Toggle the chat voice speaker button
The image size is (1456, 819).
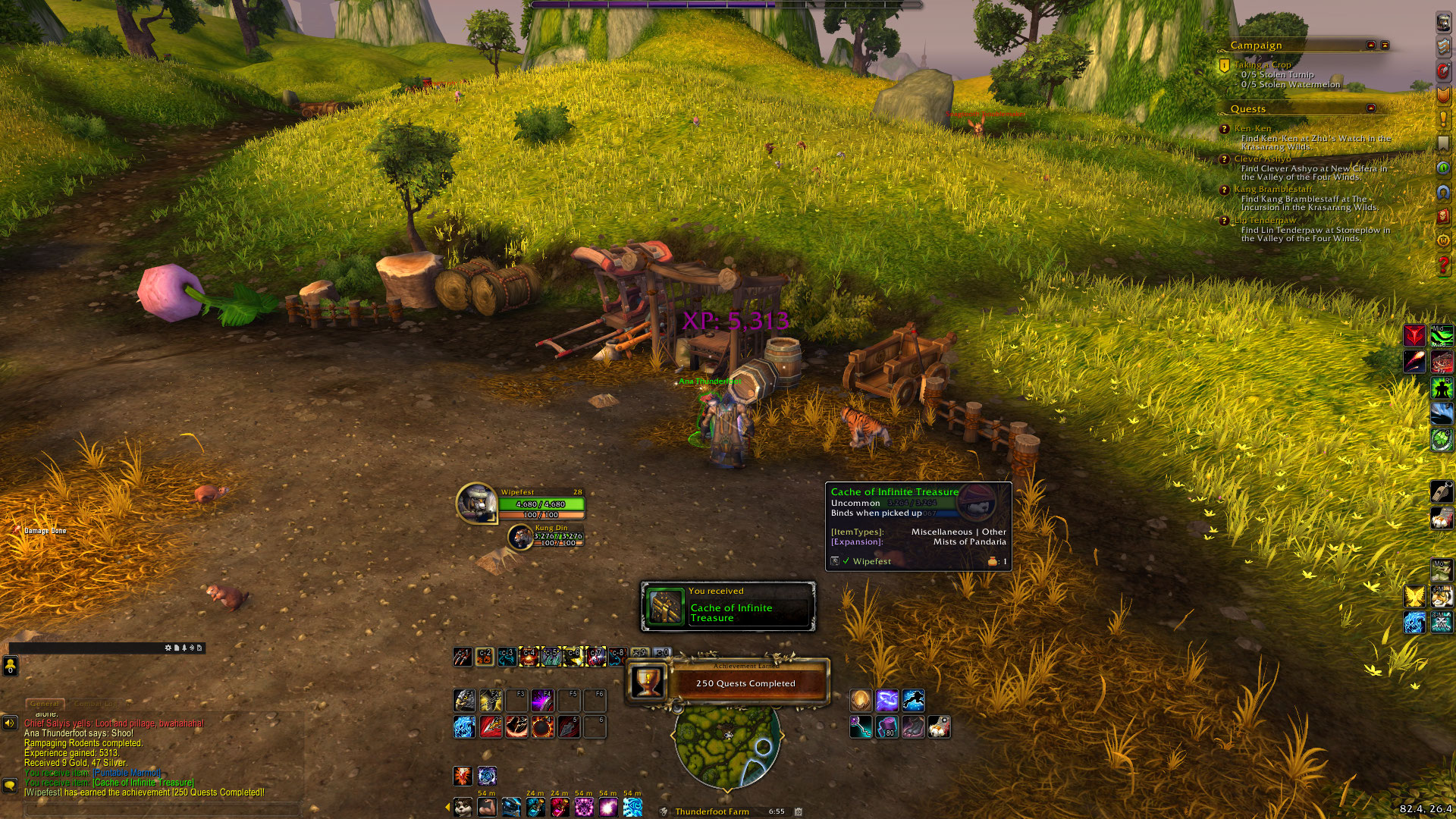pyautogui.click(x=10, y=723)
